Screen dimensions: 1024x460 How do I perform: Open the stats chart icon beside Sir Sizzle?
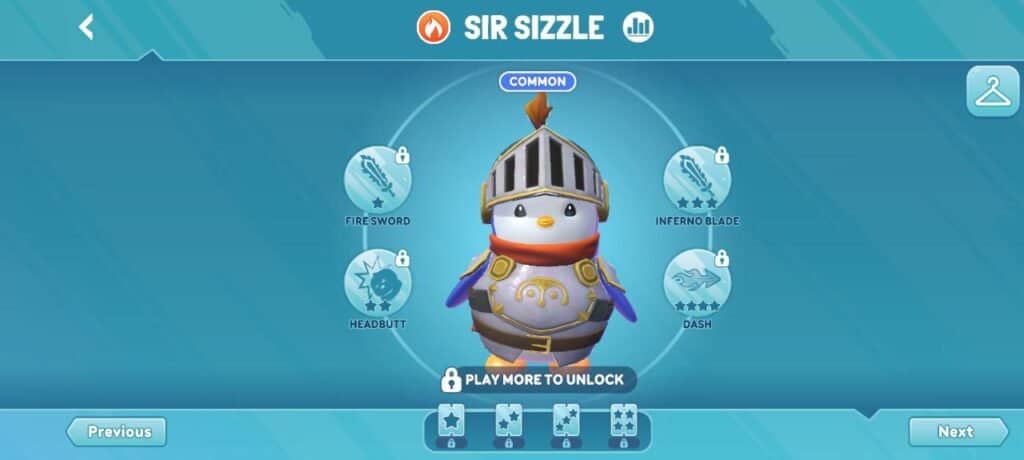(637, 27)
